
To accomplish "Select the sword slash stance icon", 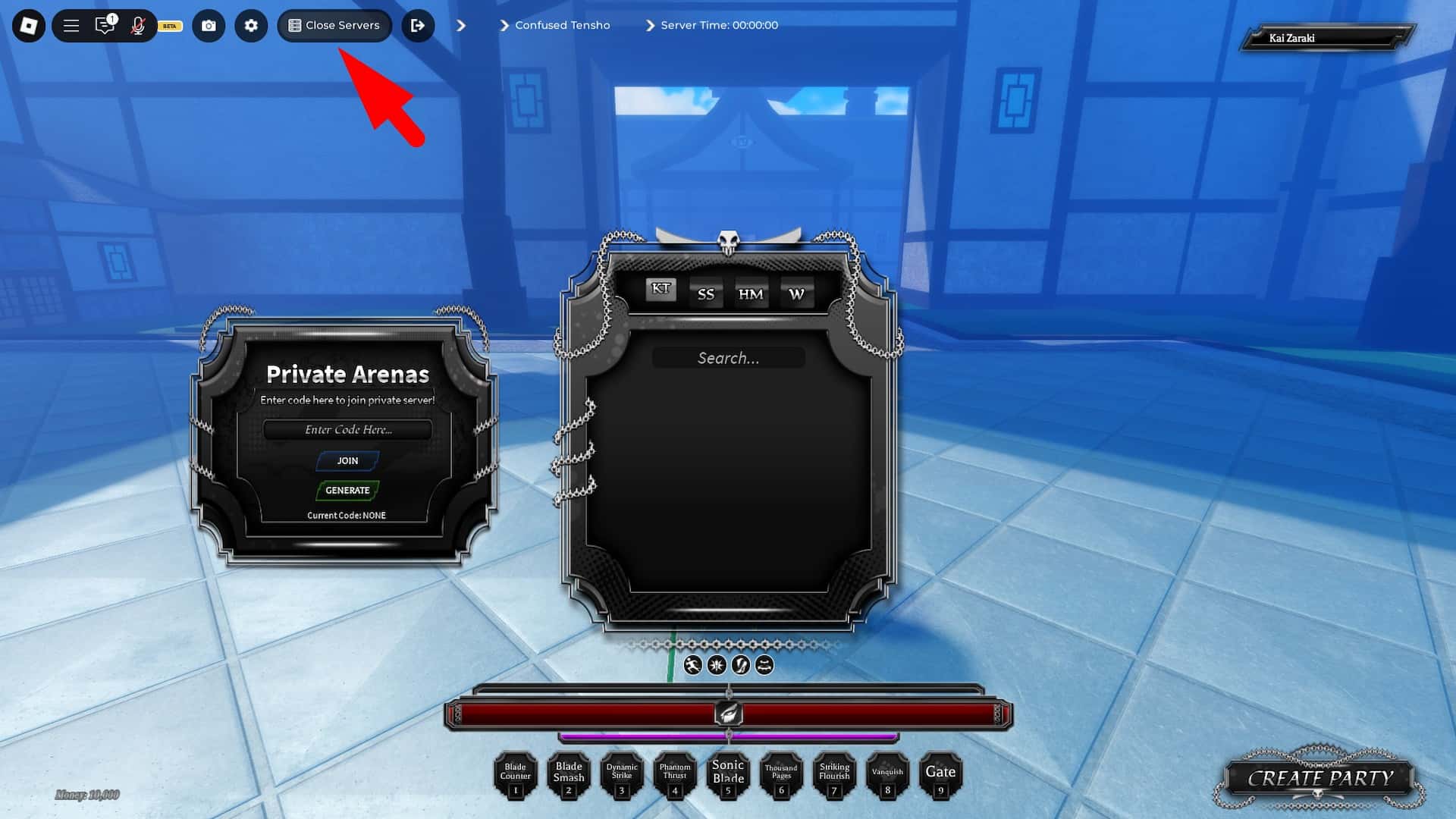I will 739,665.
